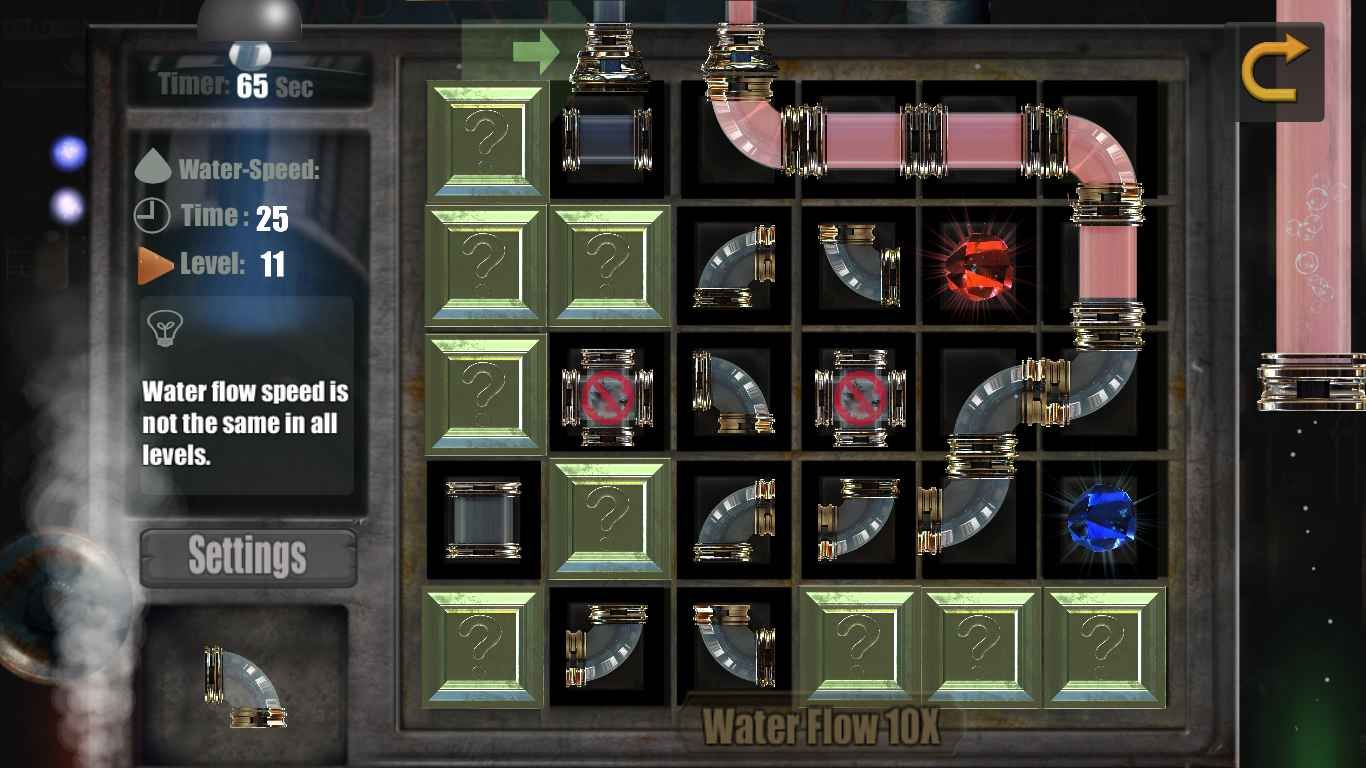Select the blue gem tile

(x=1101, y=518)
